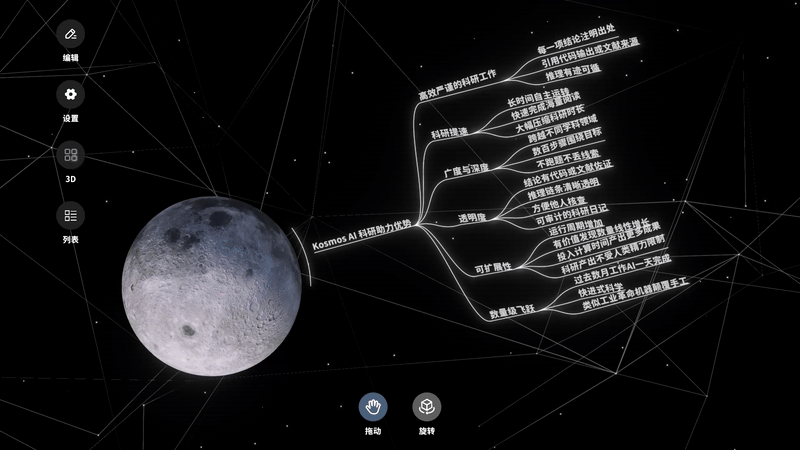Select the 旋转 rotate cube tool
Image resolution: width=800 pixels, height=450 pixels.
[427, 406]
